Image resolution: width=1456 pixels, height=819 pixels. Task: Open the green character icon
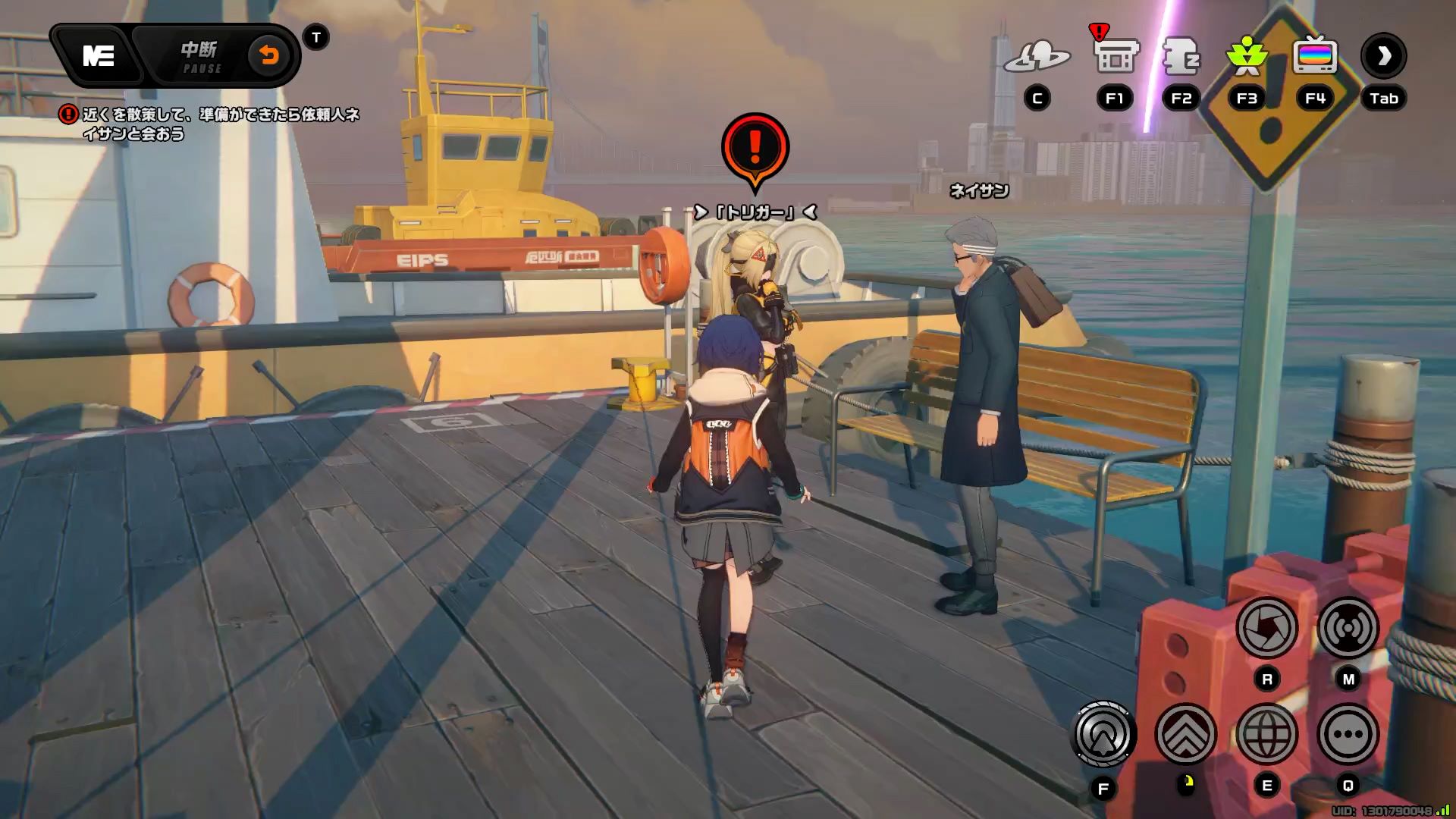[1247, 56]
